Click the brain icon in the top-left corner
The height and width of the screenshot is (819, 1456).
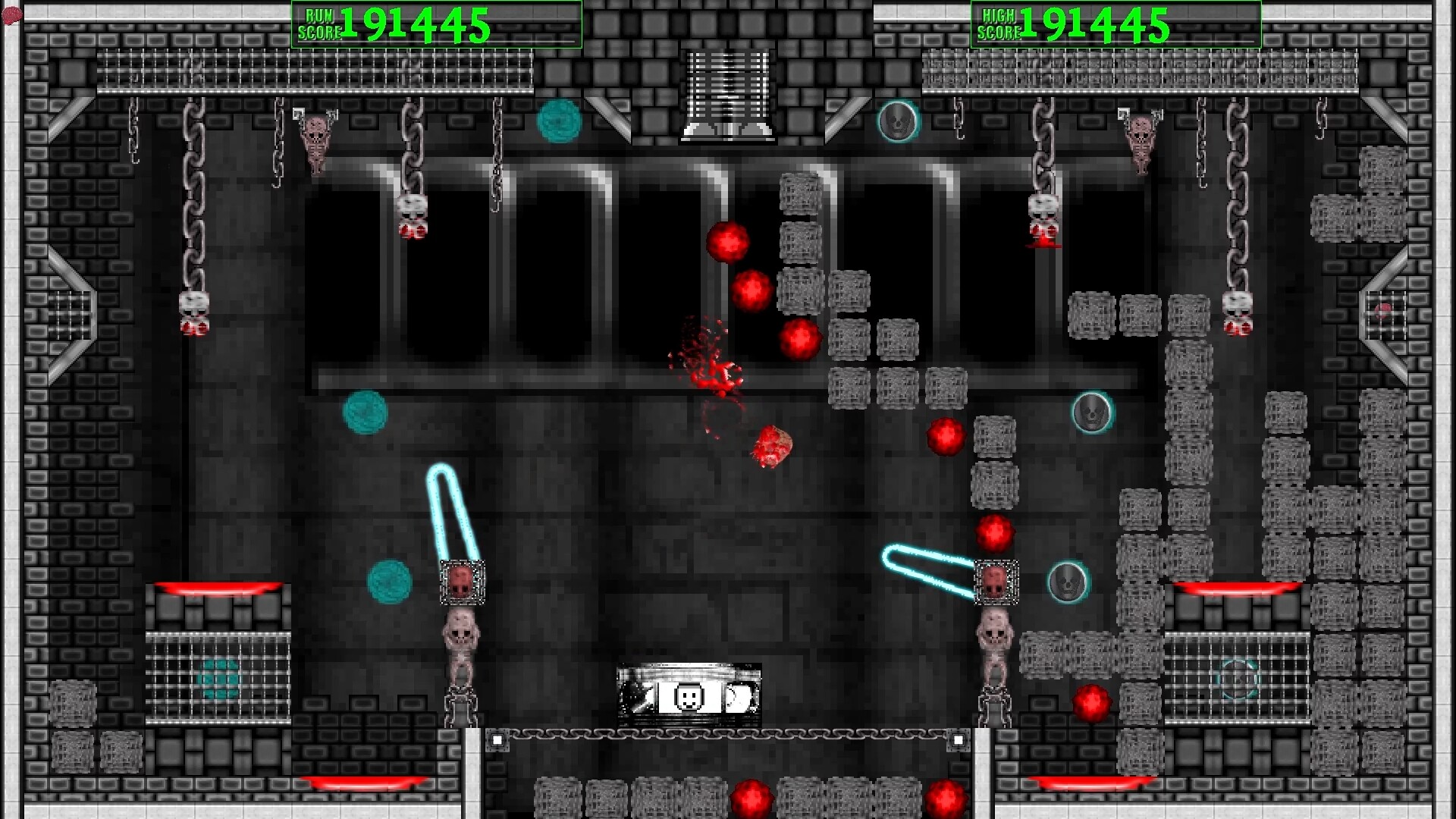point(11,13)
